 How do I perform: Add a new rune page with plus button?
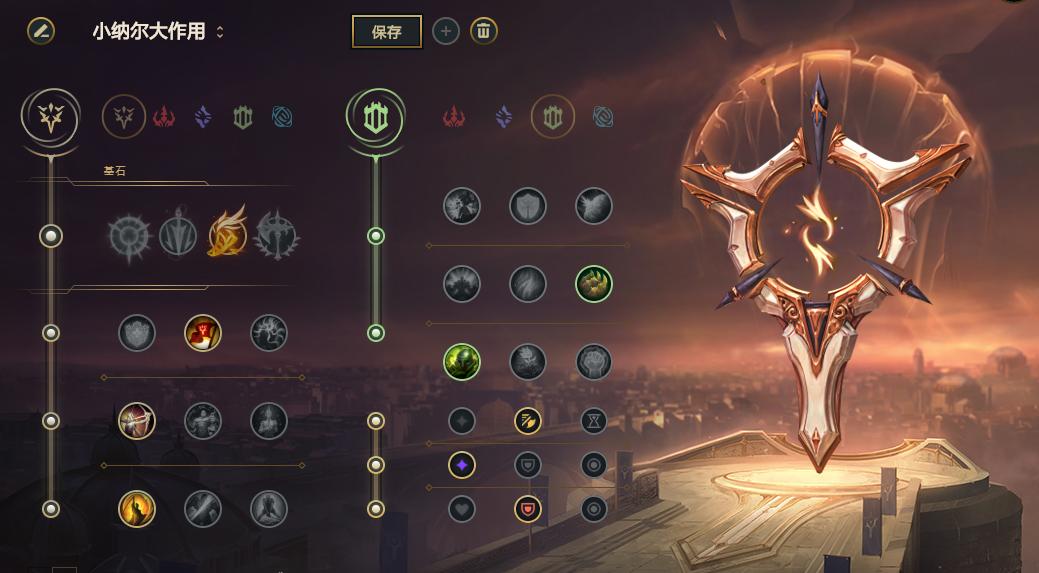pos(446,31)
